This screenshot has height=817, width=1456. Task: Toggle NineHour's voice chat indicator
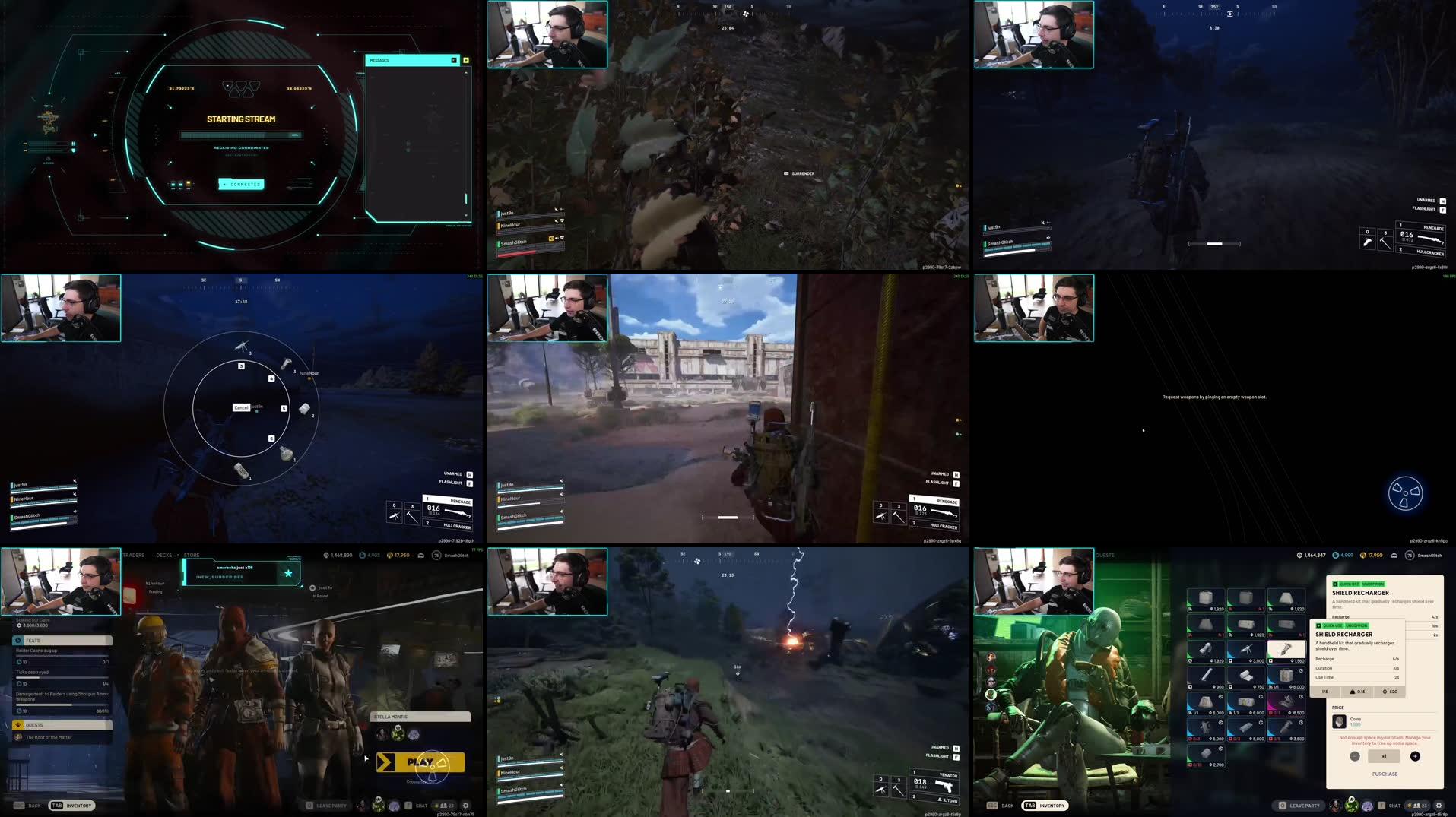[561, 767]
